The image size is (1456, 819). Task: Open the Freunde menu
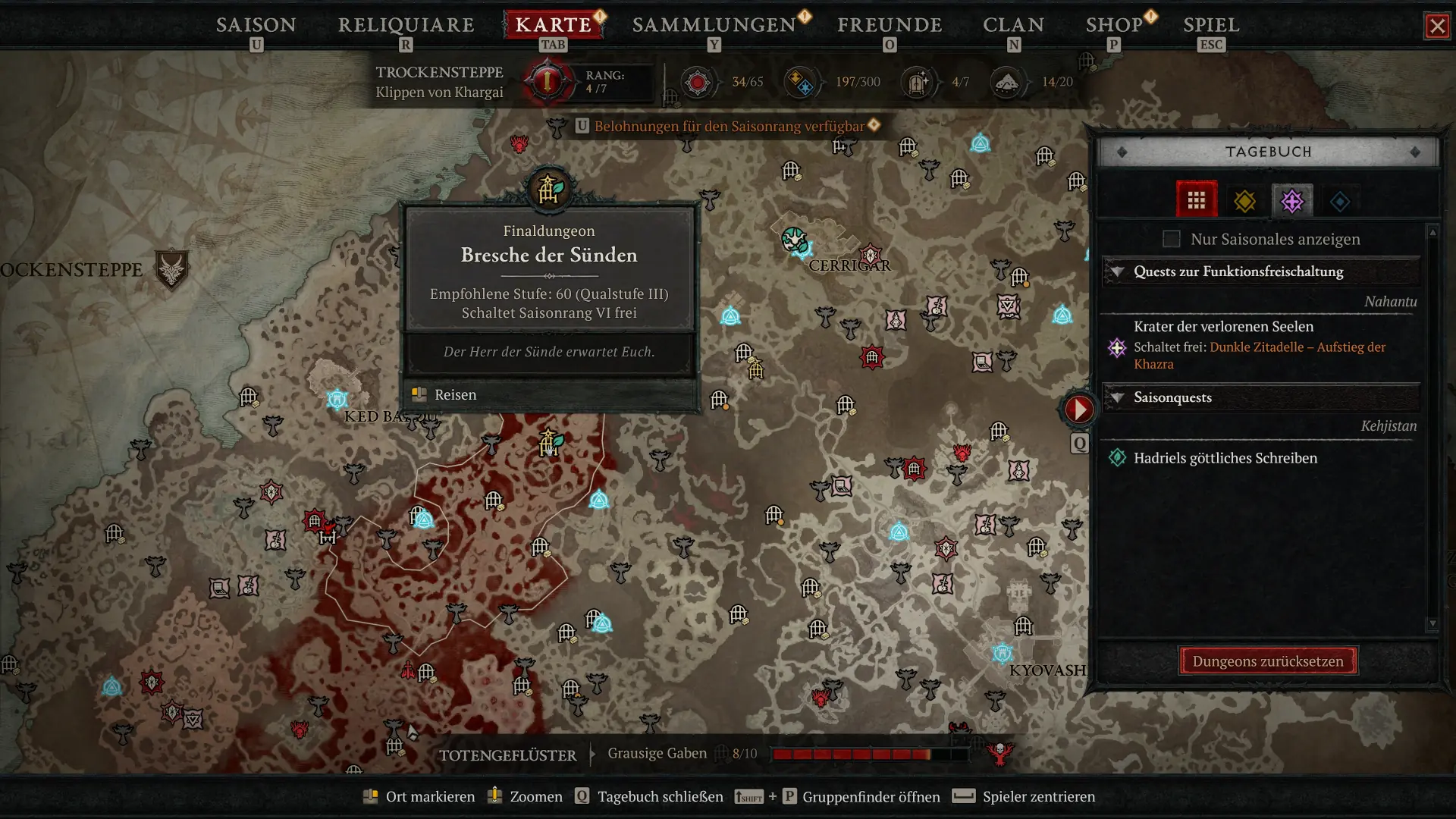click(889, 25)
